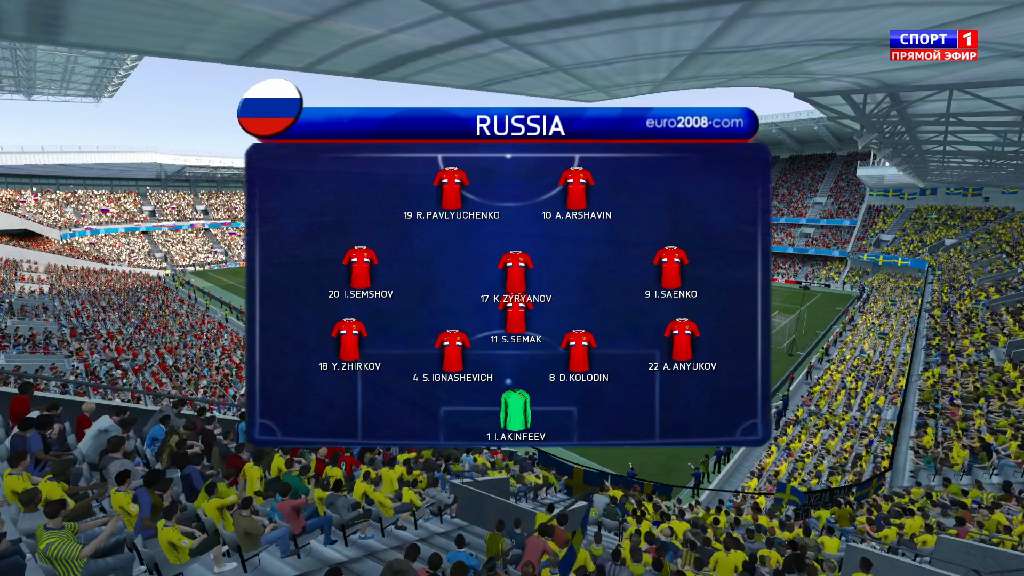
Task: Select S. Ignashevich's number 4 shirt
Action: pos(452,350)
